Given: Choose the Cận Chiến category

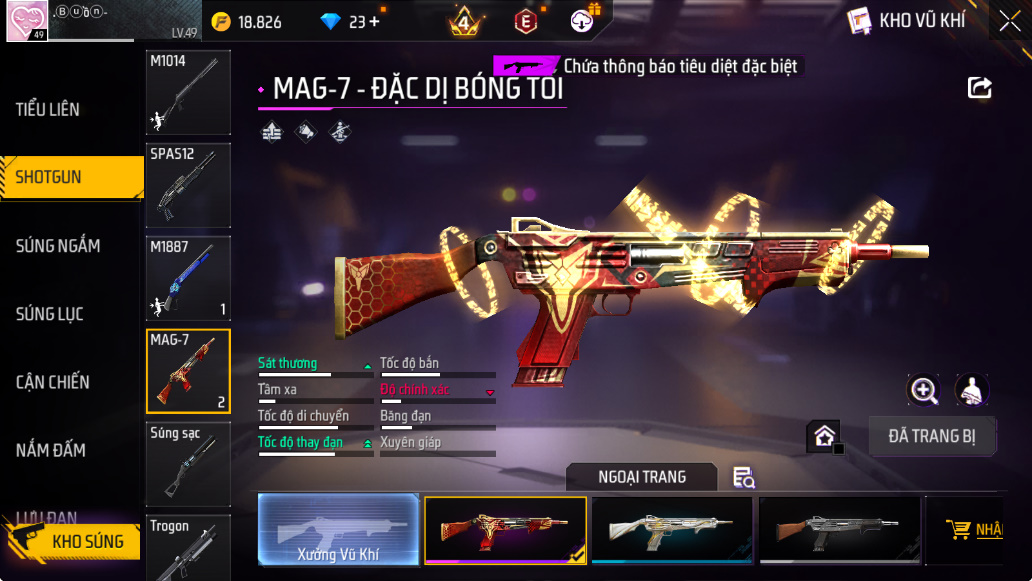Looking at the screenshot, I should click(53, 382).
